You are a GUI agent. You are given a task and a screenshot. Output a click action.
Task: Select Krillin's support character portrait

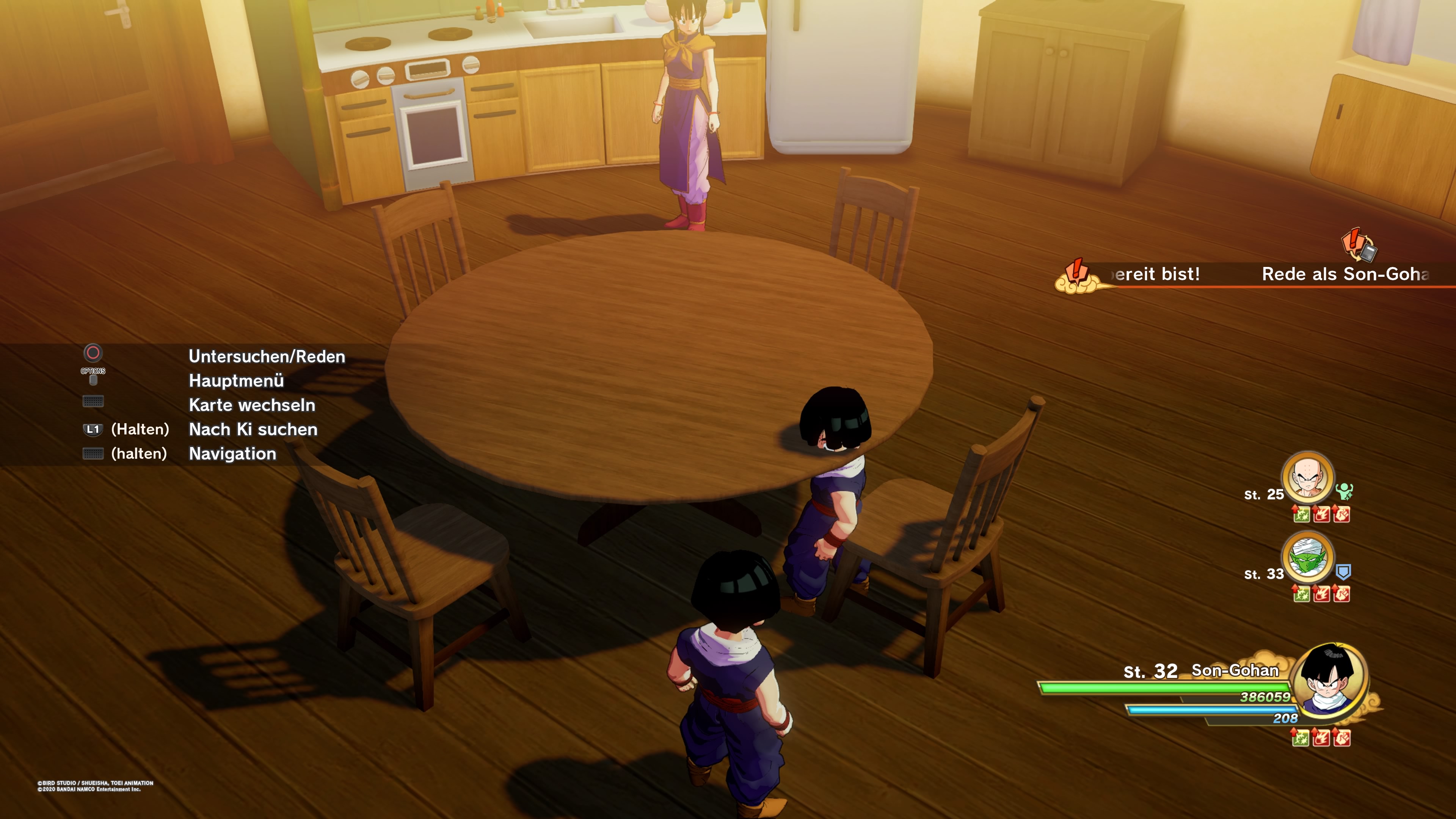1307,477
